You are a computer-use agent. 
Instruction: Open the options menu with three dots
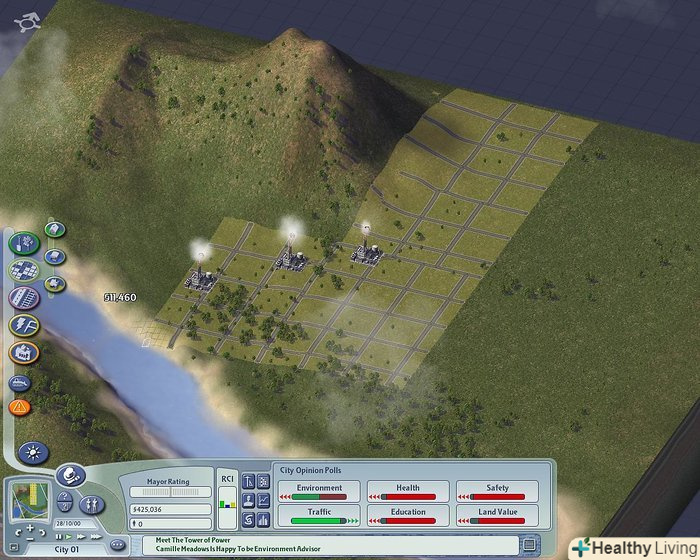pyautogui.click(x=117, y=545)
